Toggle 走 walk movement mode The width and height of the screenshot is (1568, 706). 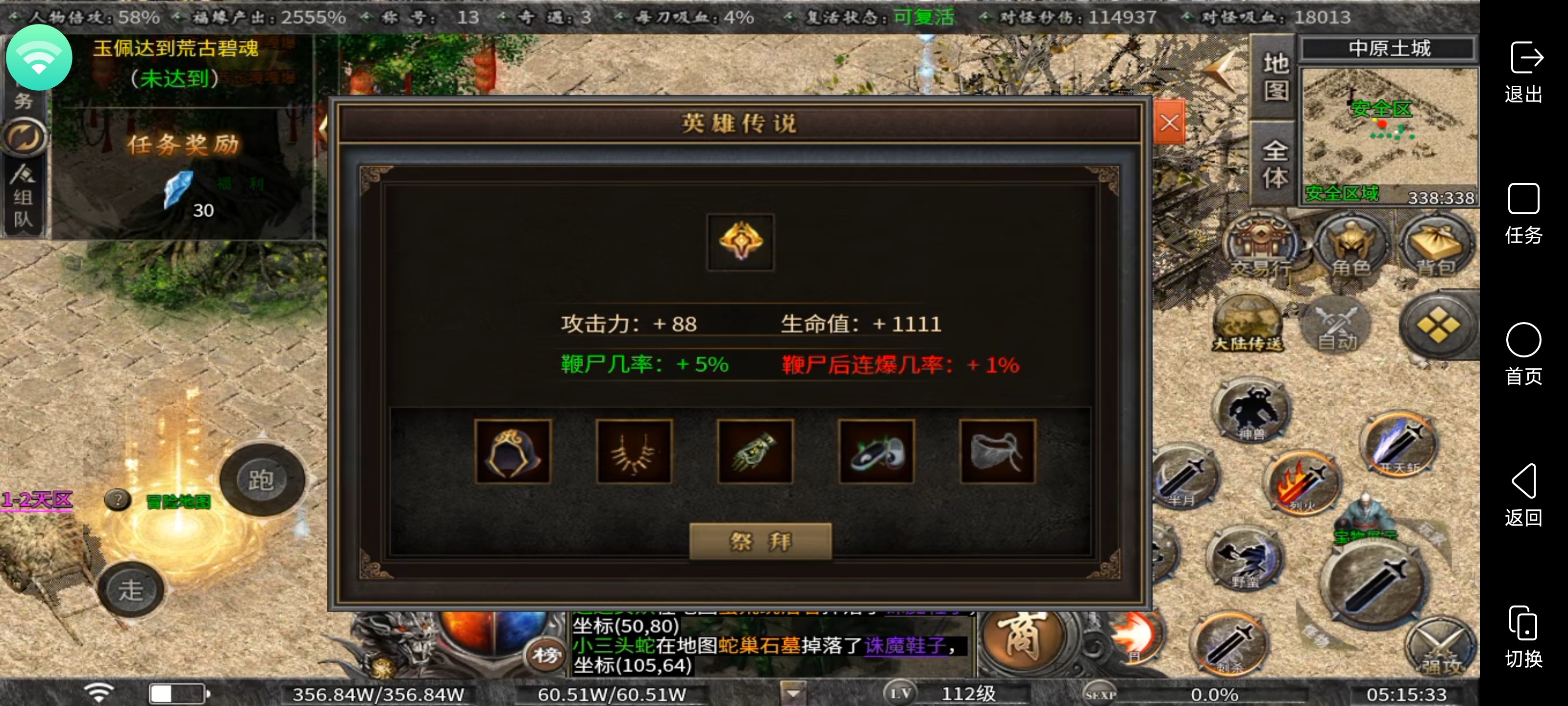point(131,588)
